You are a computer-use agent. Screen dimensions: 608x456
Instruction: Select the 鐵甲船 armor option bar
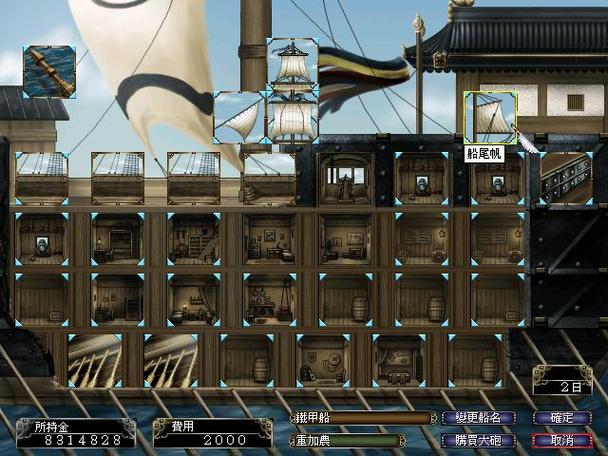[347, 418]
